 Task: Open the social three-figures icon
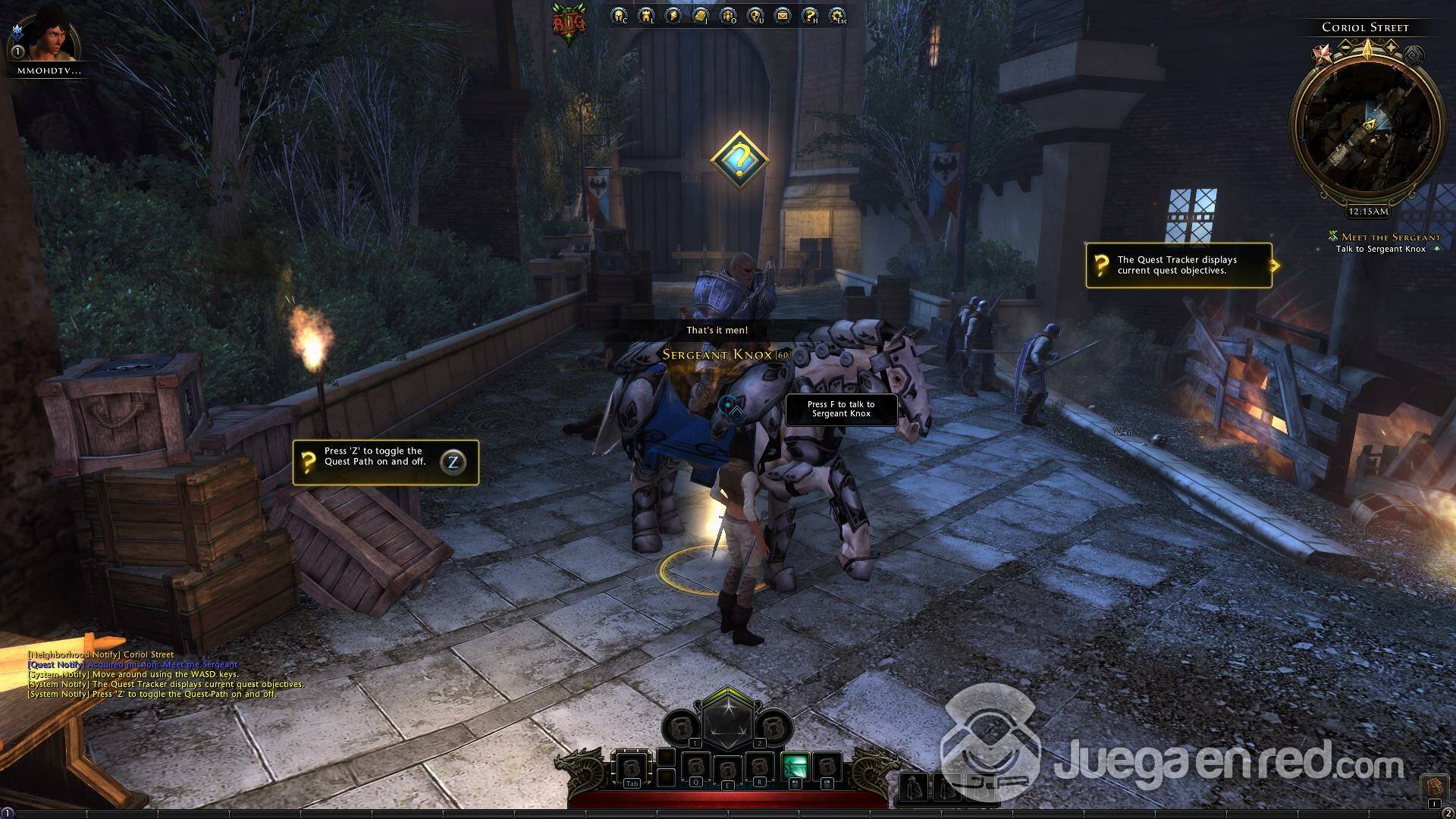pyautogui.click(x=728, y=16)
